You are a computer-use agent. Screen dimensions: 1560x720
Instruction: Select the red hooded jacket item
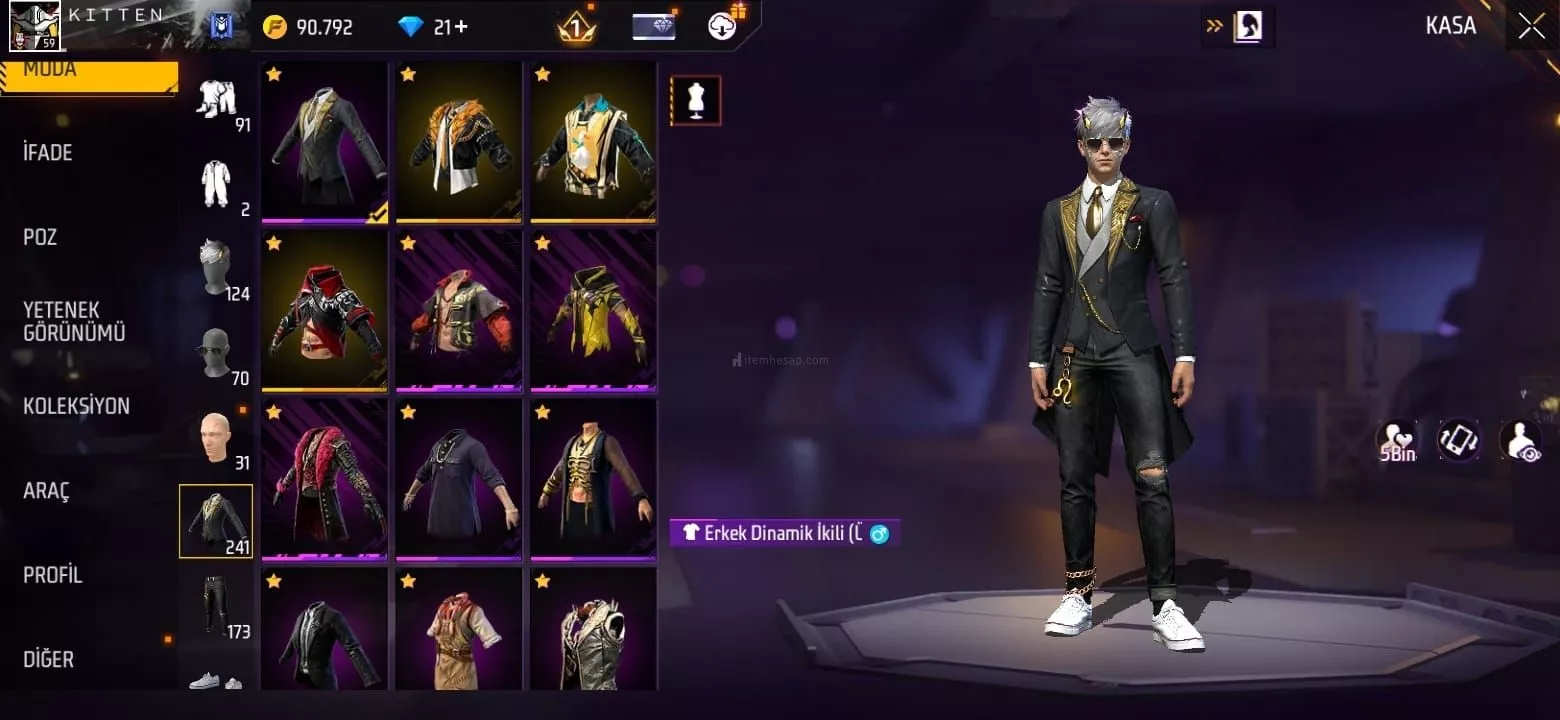tap(324, 310)
